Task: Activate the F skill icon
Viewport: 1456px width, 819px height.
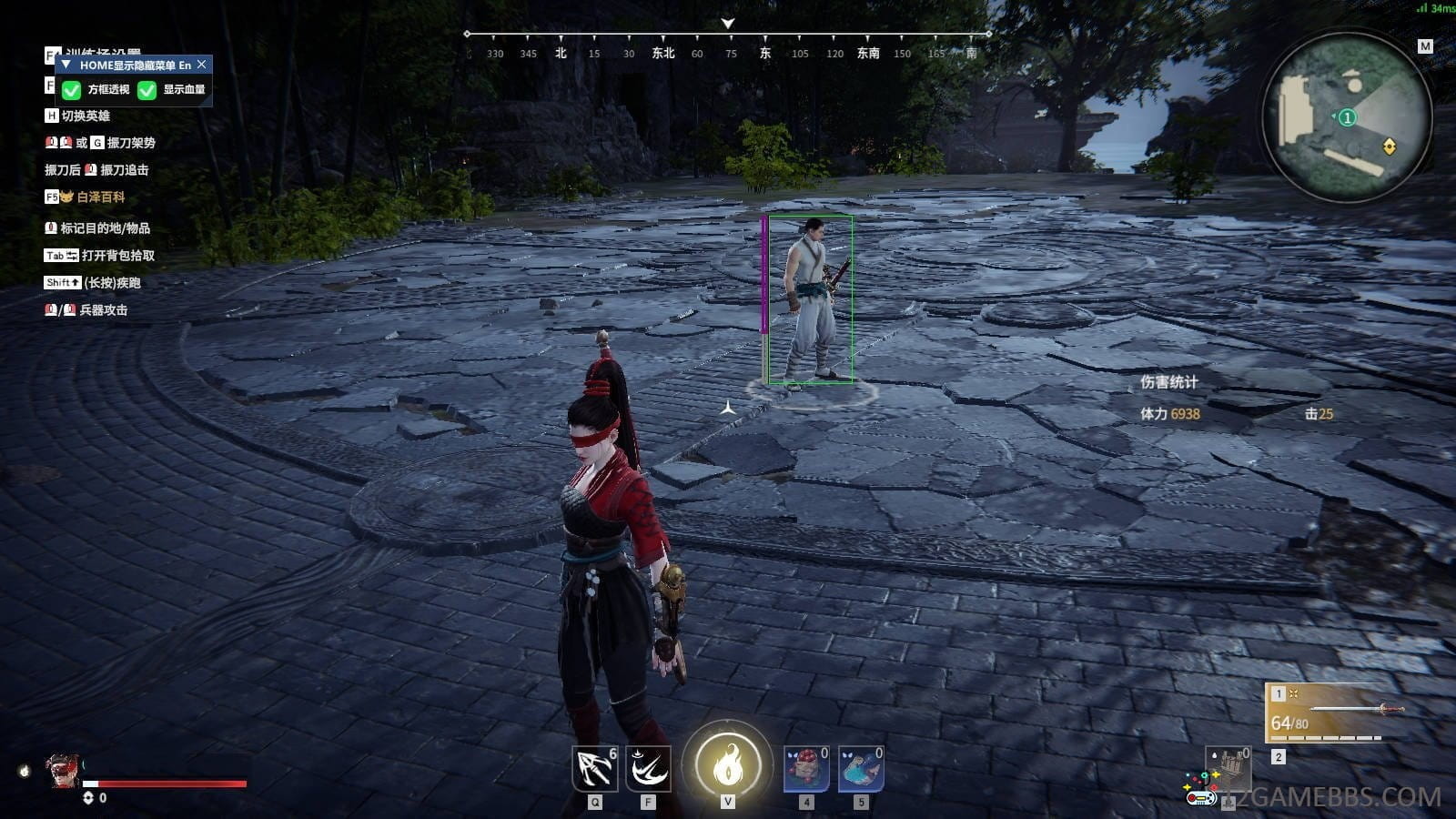Action: pyautogui.click(x=648, y=767)
